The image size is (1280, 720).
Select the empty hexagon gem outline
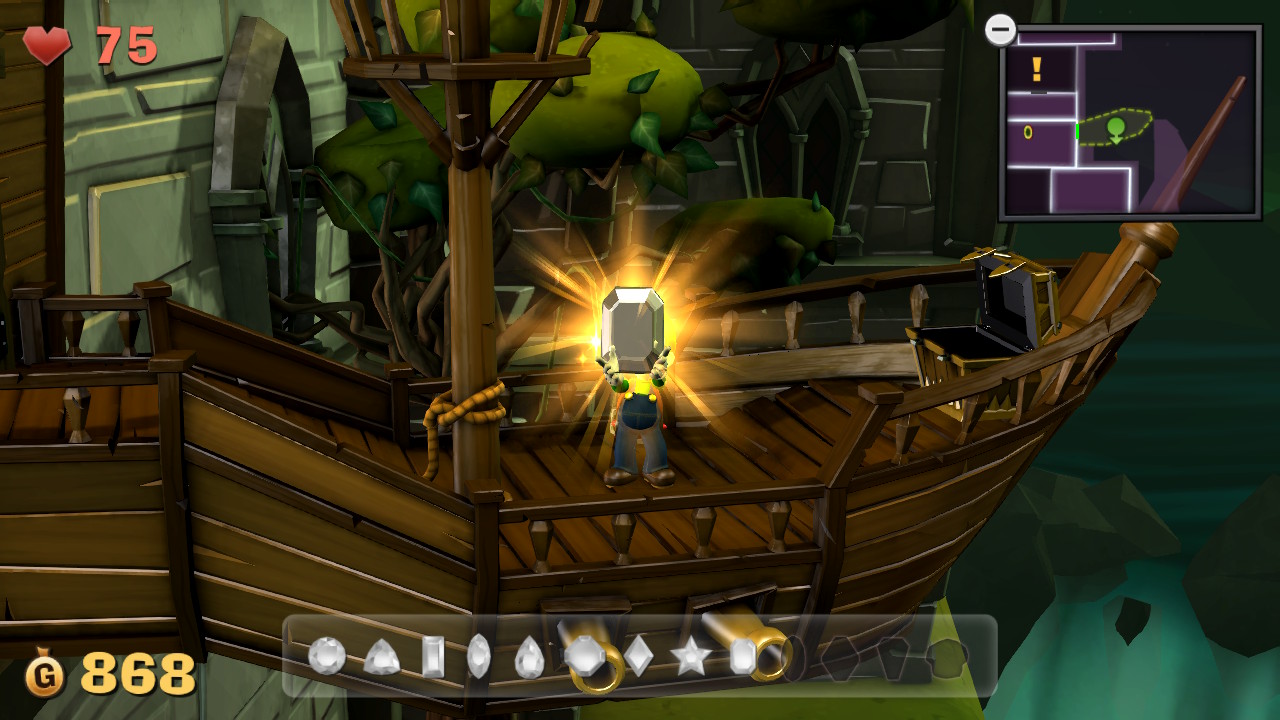point(838,657)
